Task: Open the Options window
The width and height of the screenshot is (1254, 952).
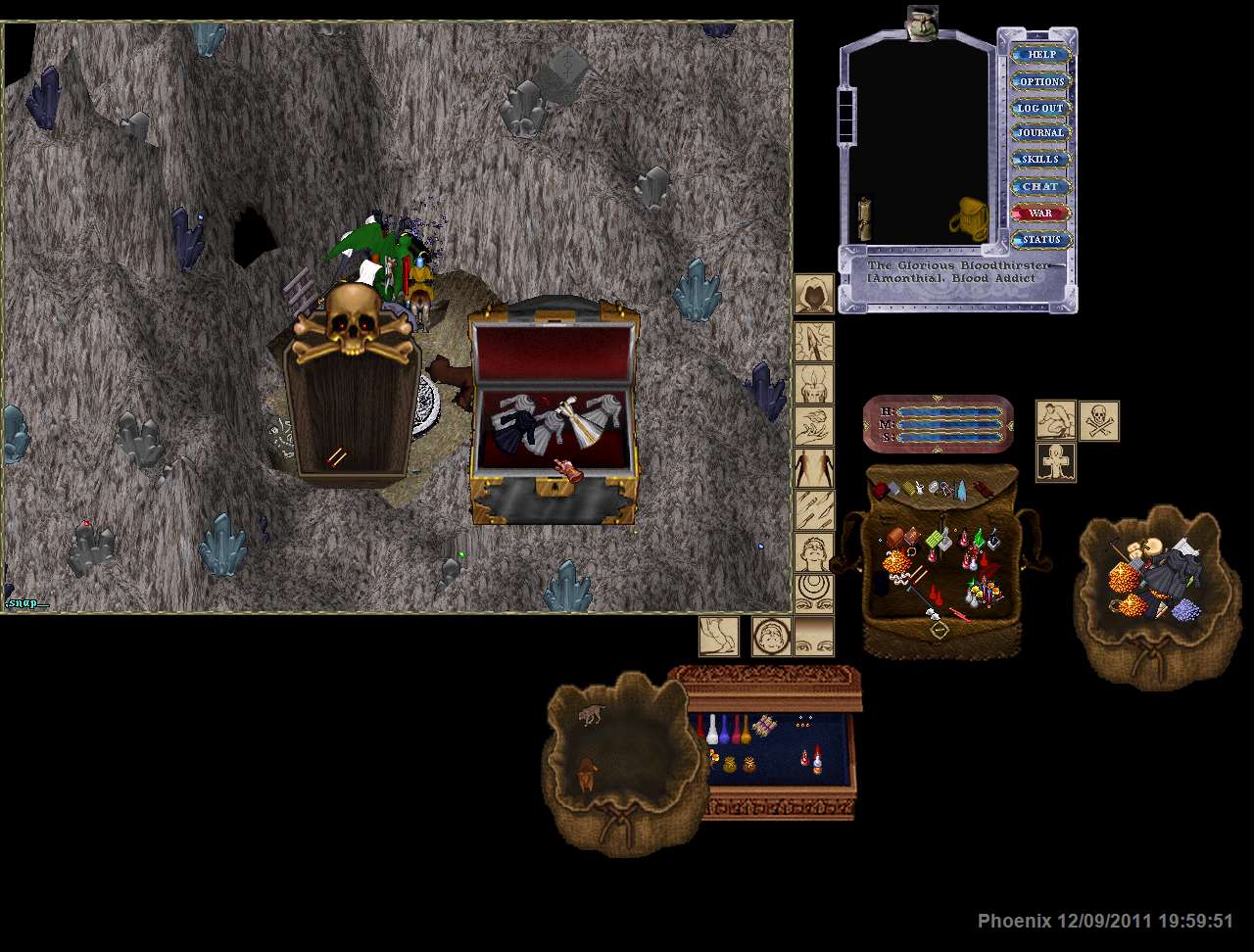Action: tap(1041, 81)
